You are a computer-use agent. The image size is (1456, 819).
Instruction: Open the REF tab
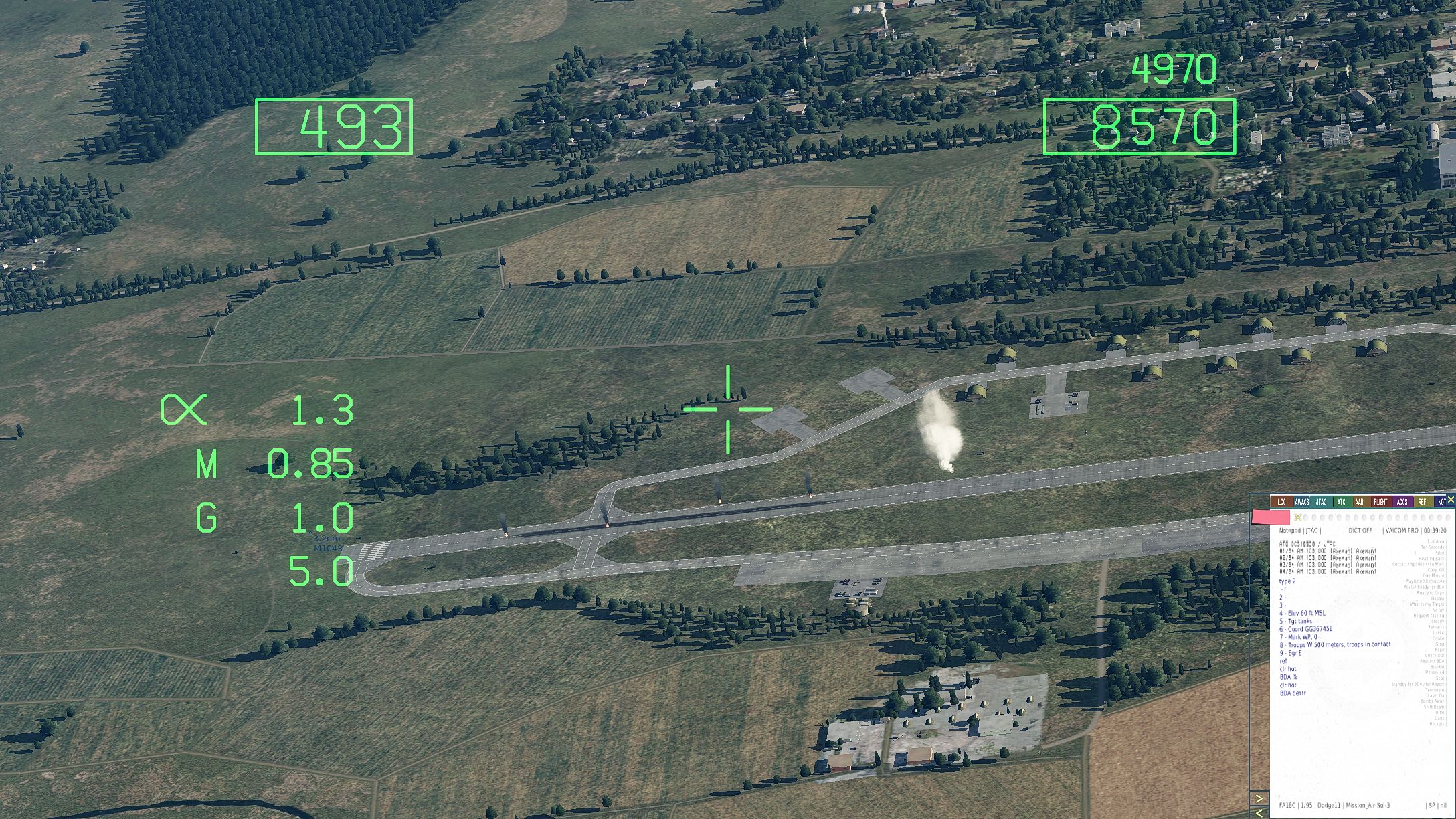point(1423,502)
